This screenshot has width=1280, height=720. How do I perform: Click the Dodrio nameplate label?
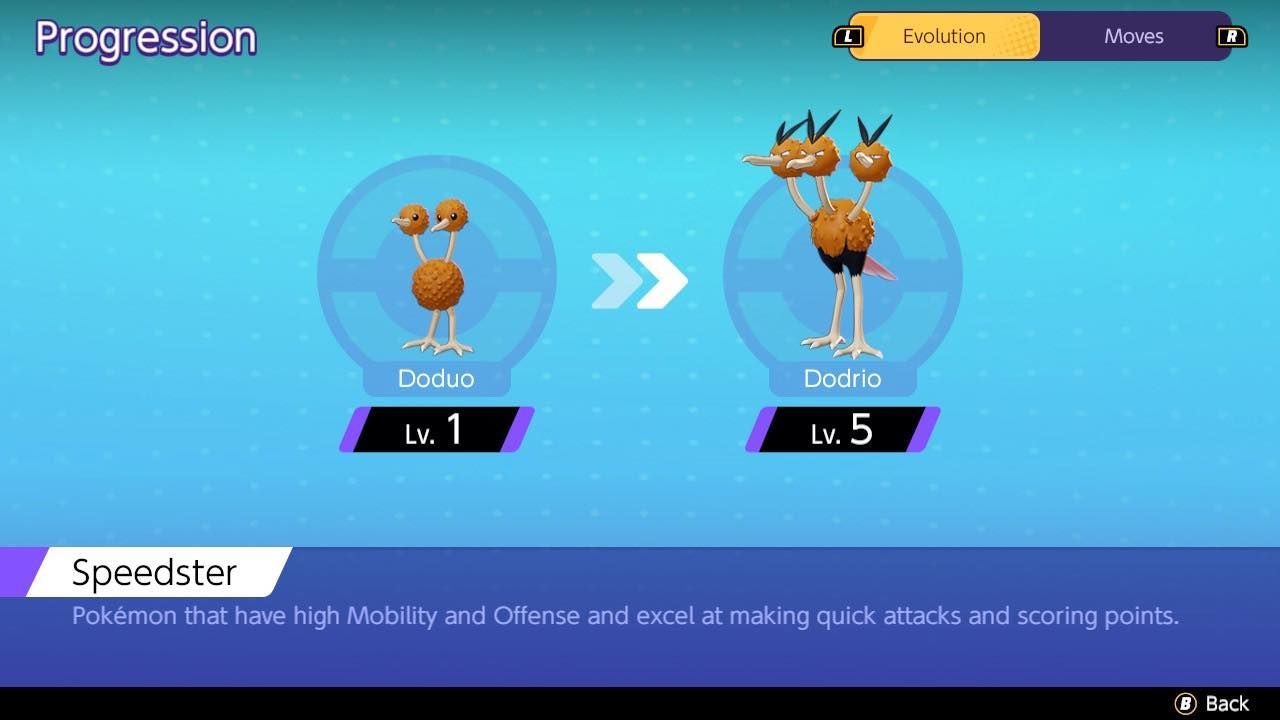(841, 379)
